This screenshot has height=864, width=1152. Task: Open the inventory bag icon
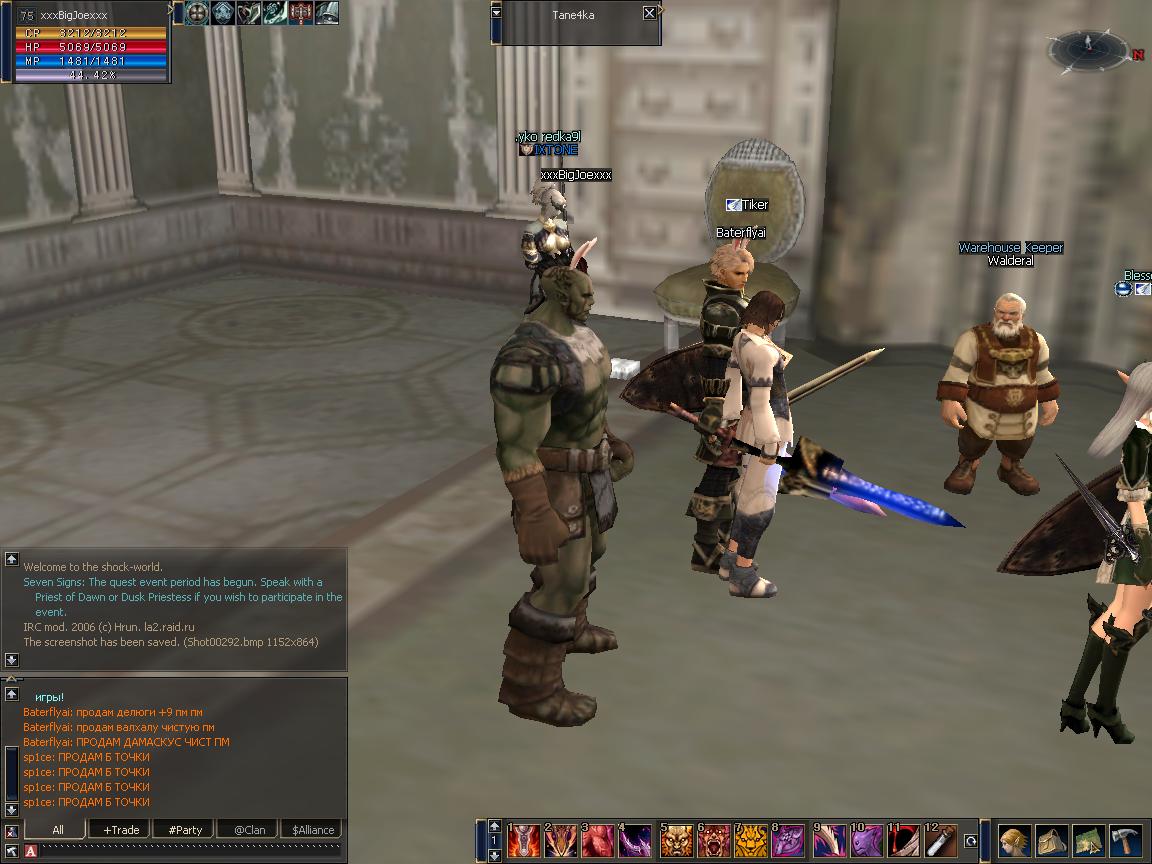coord(1052,841)
